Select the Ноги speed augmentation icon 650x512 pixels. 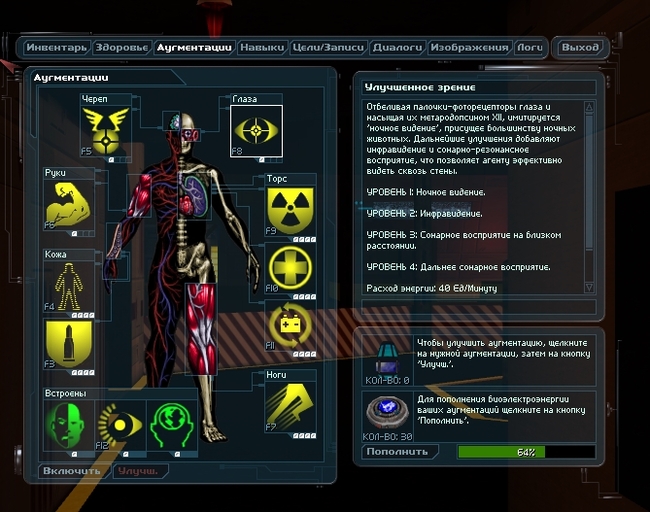(x=290, y=404)
